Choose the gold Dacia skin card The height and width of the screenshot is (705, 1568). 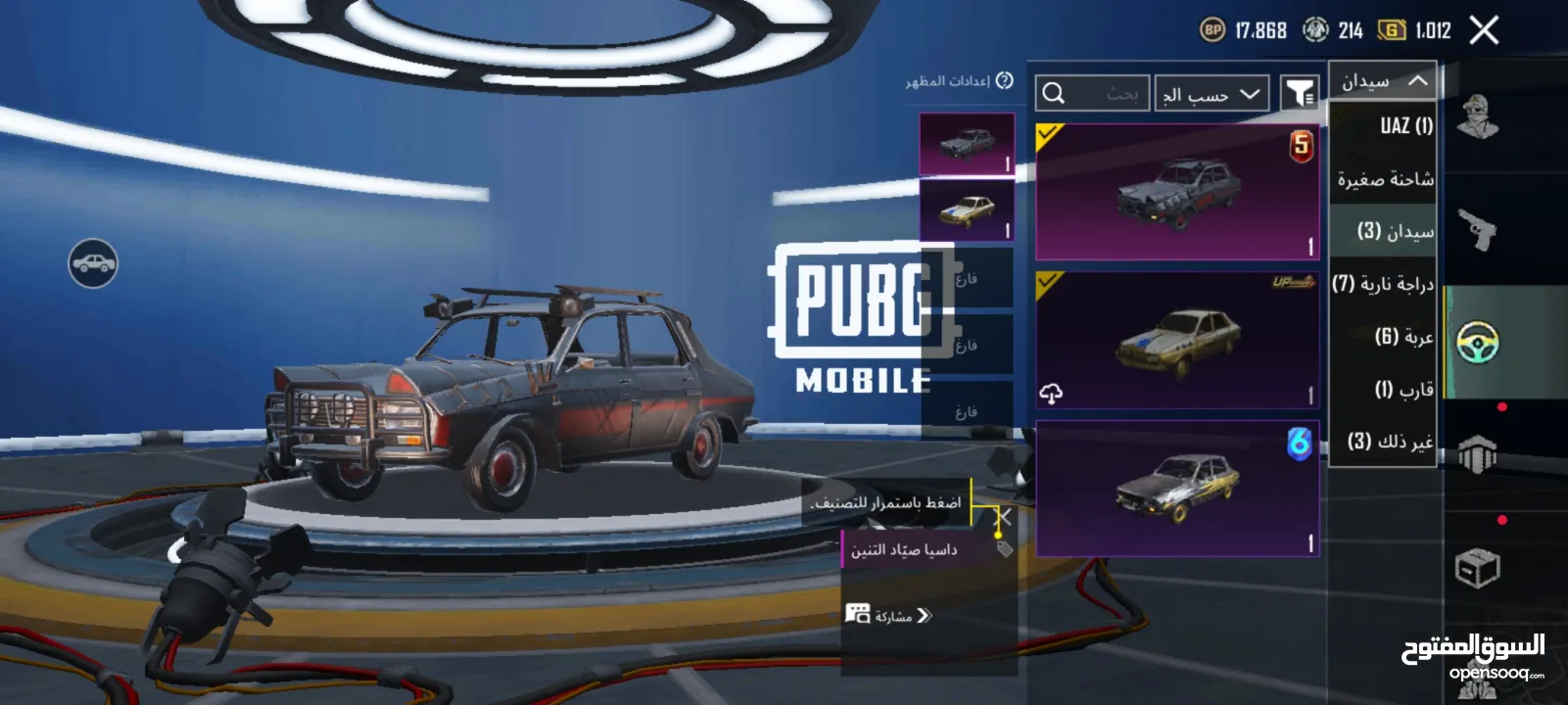1177,341
